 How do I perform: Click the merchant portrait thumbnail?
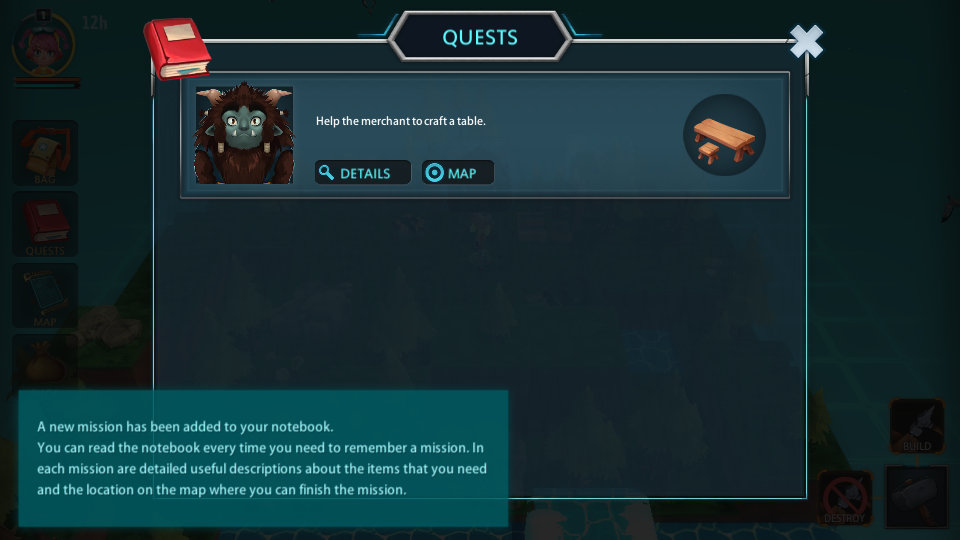[x=244, y=135]
